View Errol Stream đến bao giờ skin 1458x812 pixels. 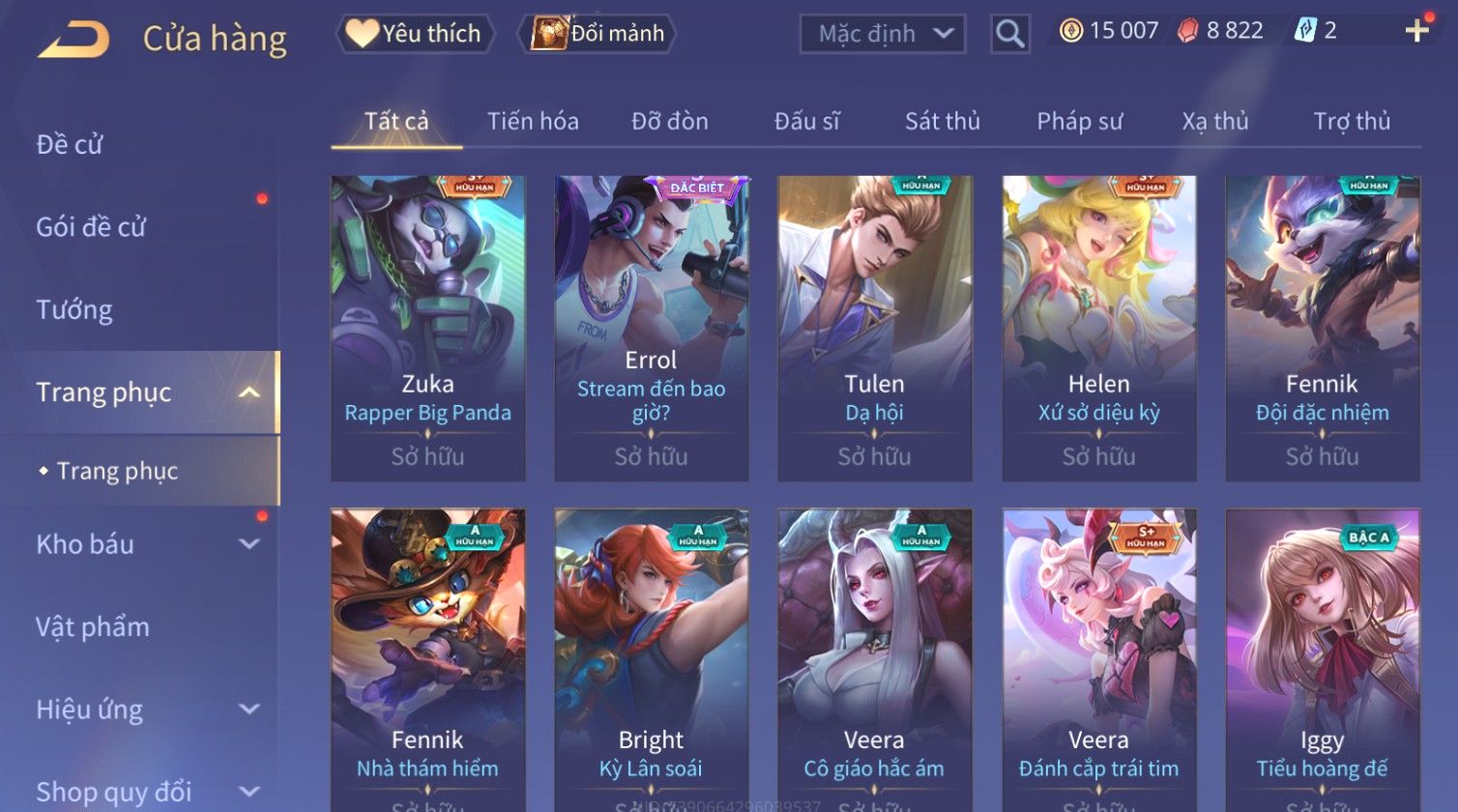click(651, 328)
